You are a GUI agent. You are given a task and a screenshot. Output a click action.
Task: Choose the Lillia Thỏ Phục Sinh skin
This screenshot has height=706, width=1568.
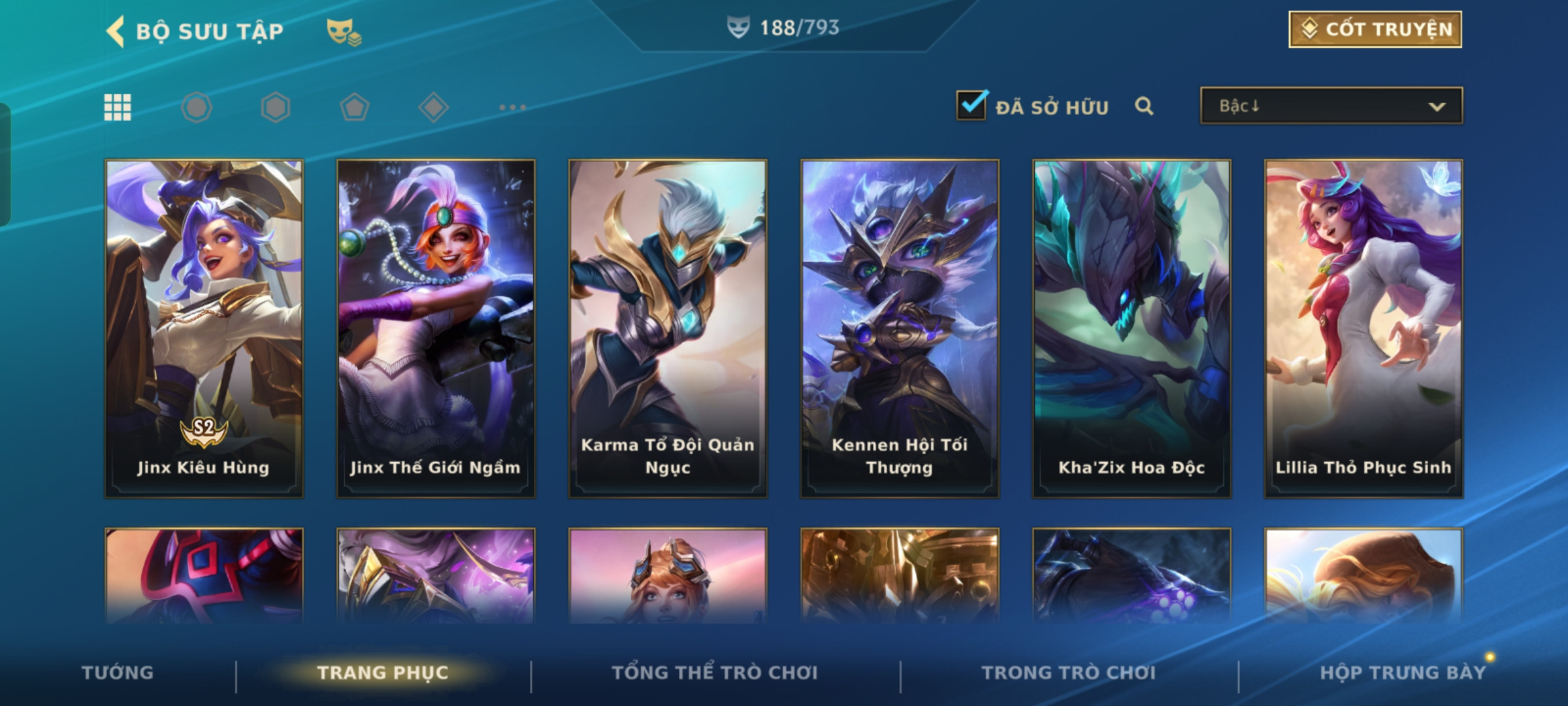(1364, 328)
